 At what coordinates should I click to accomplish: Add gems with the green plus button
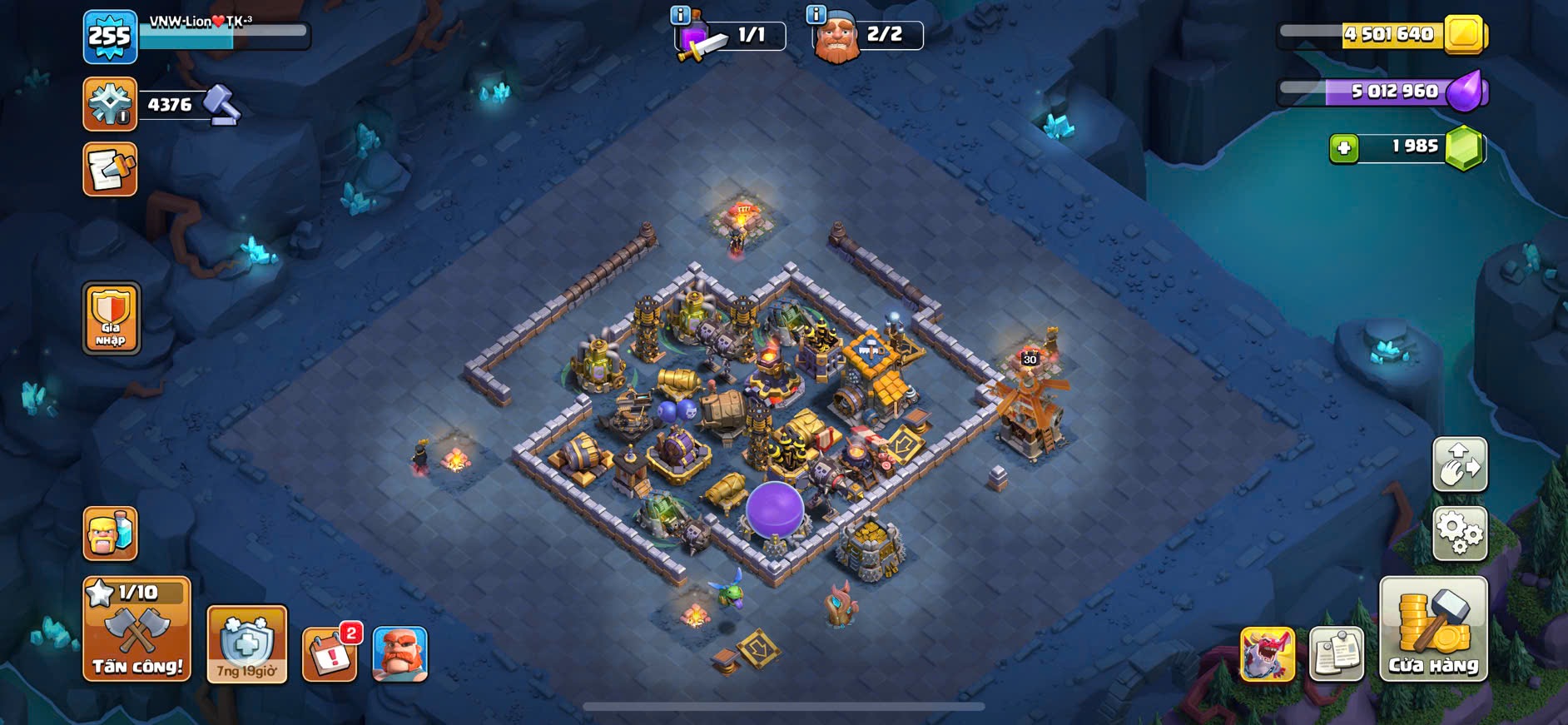click(1343, 148)
